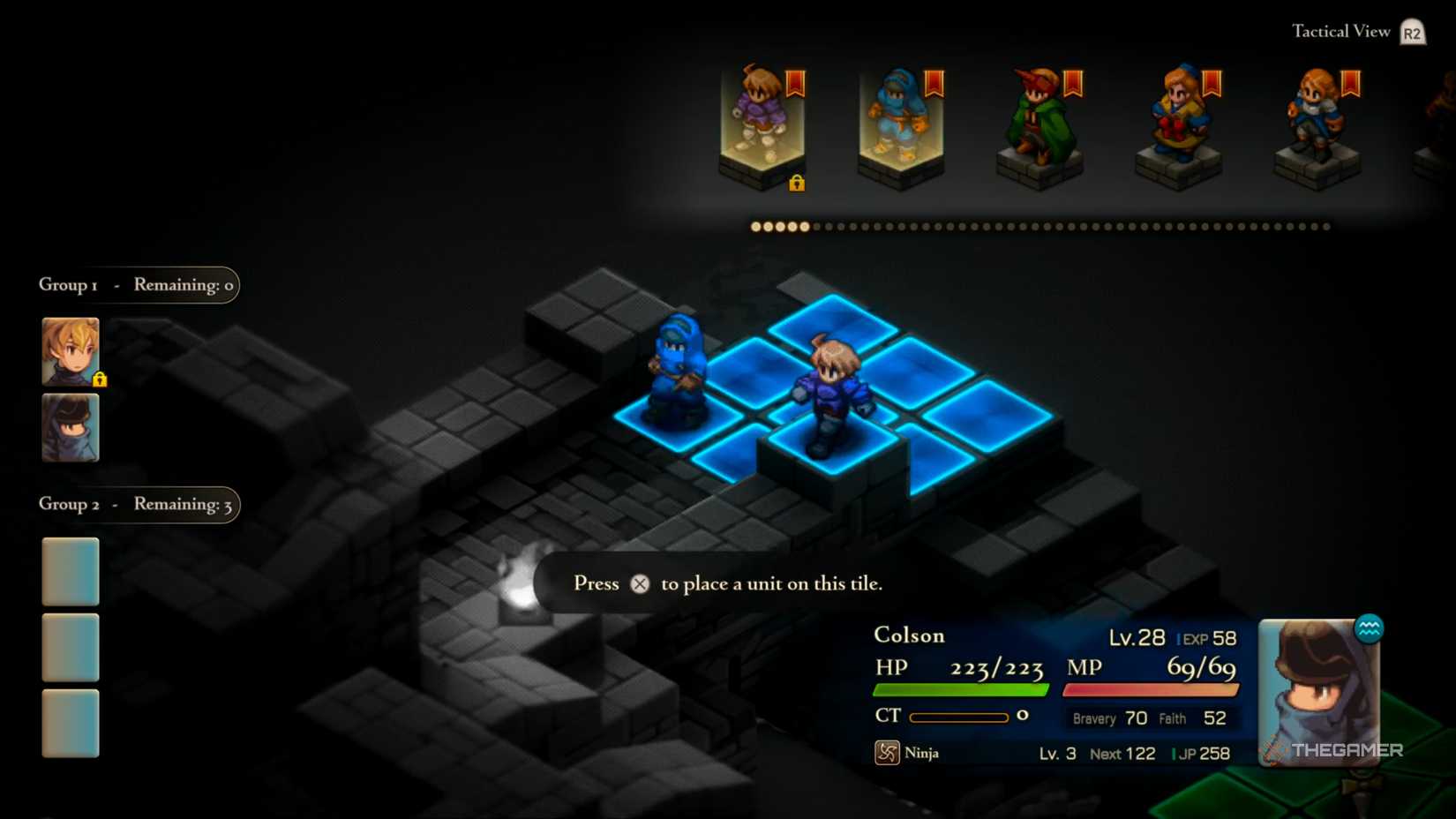This screenshot has width=1456, height=819.
Task: Click the lock icon under the first roster unit
Action: tap(797, 184)
